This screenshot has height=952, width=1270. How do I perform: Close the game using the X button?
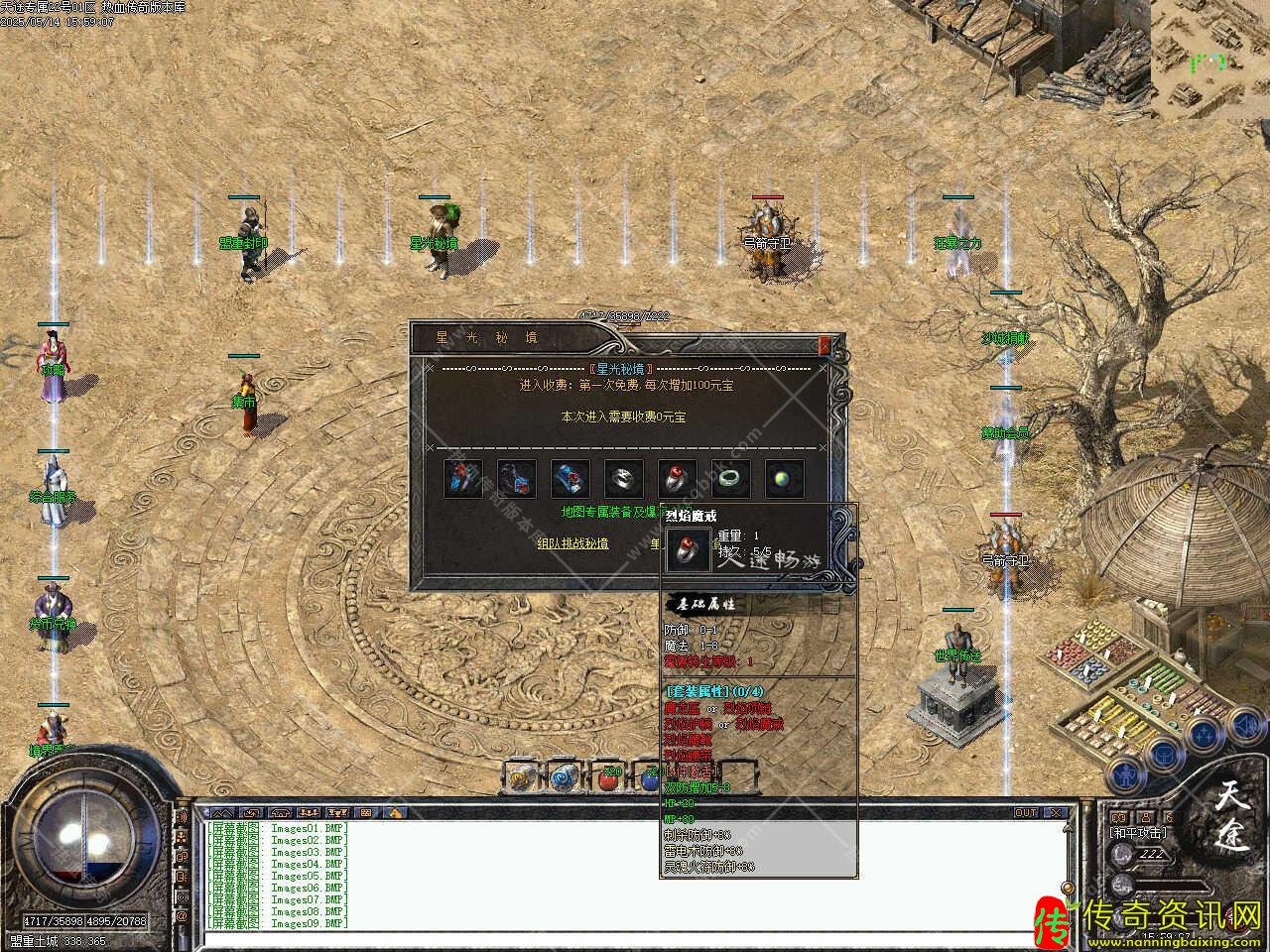point(1056,812)
